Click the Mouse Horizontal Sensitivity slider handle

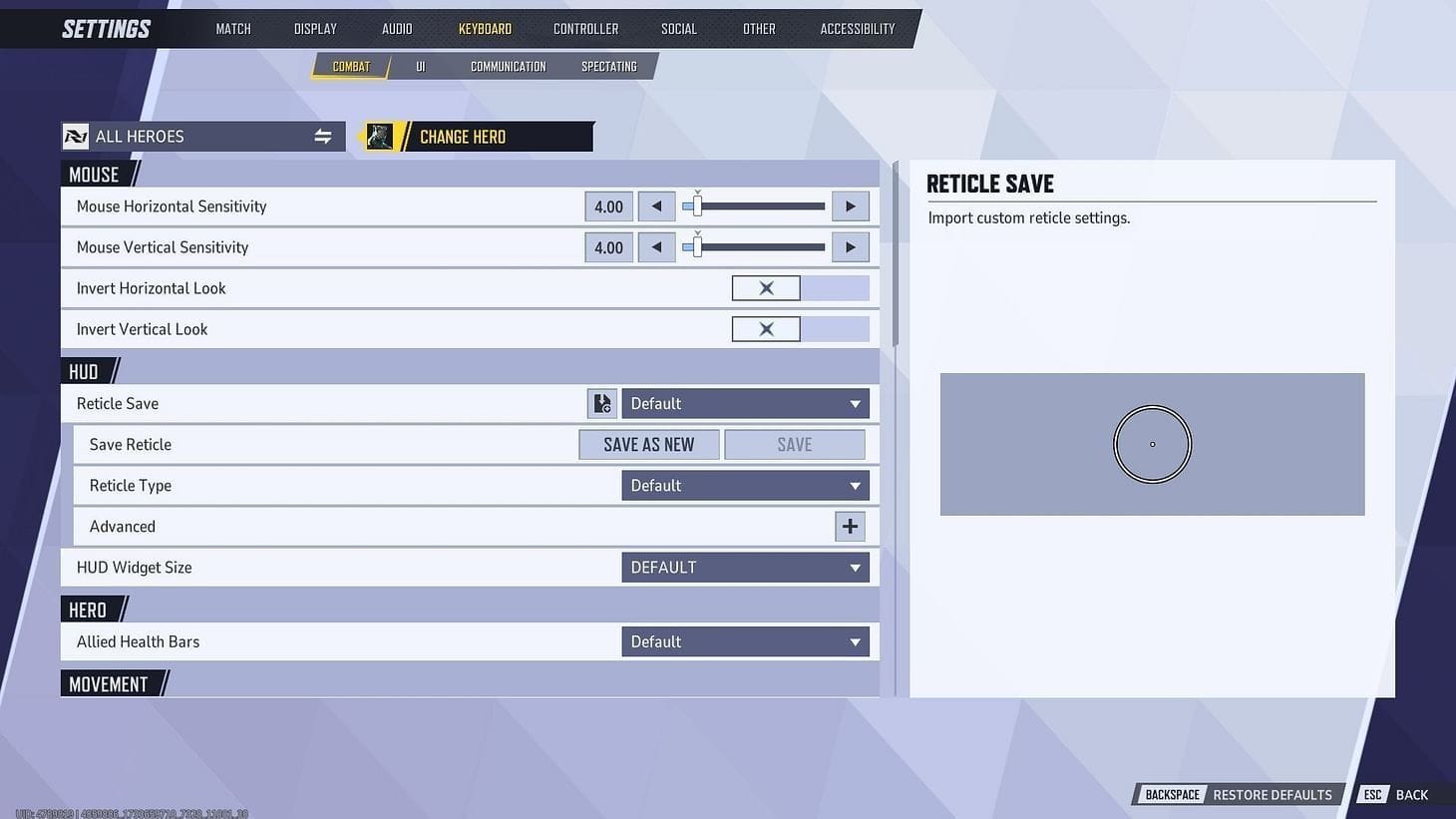pyautogui.click(x=696, y=205)
